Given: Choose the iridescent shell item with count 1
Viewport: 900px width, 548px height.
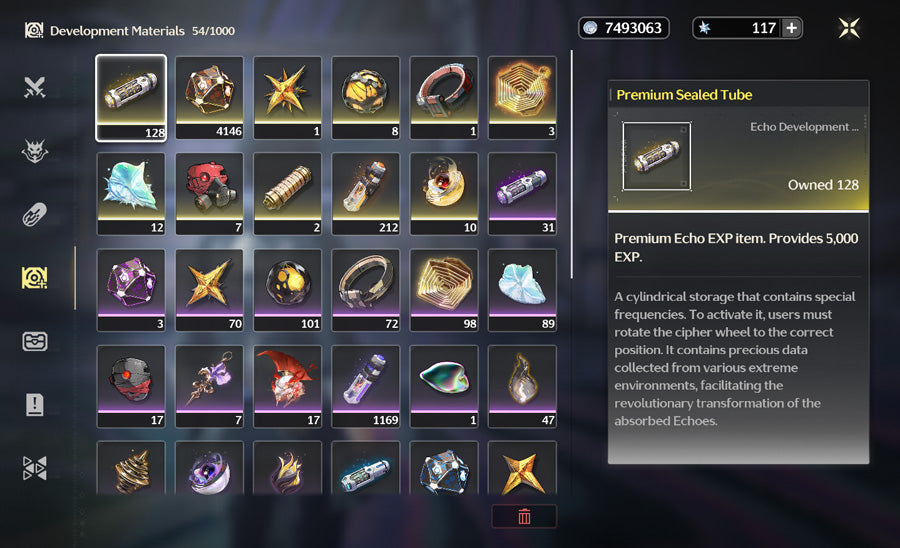Looking at the screenshot, I should click(444, 386).
